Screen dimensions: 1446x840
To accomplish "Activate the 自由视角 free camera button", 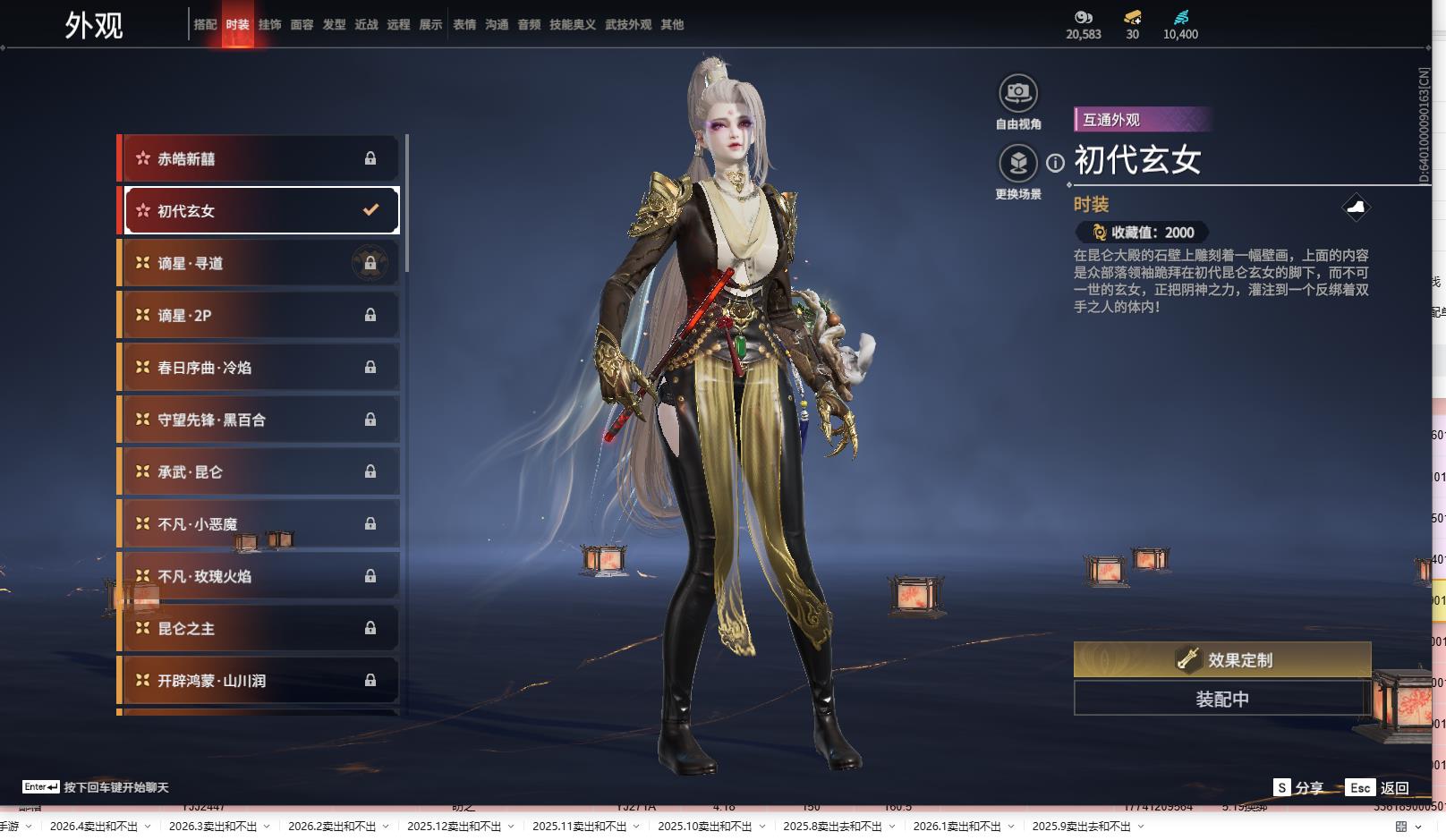I will point(1017,94).
